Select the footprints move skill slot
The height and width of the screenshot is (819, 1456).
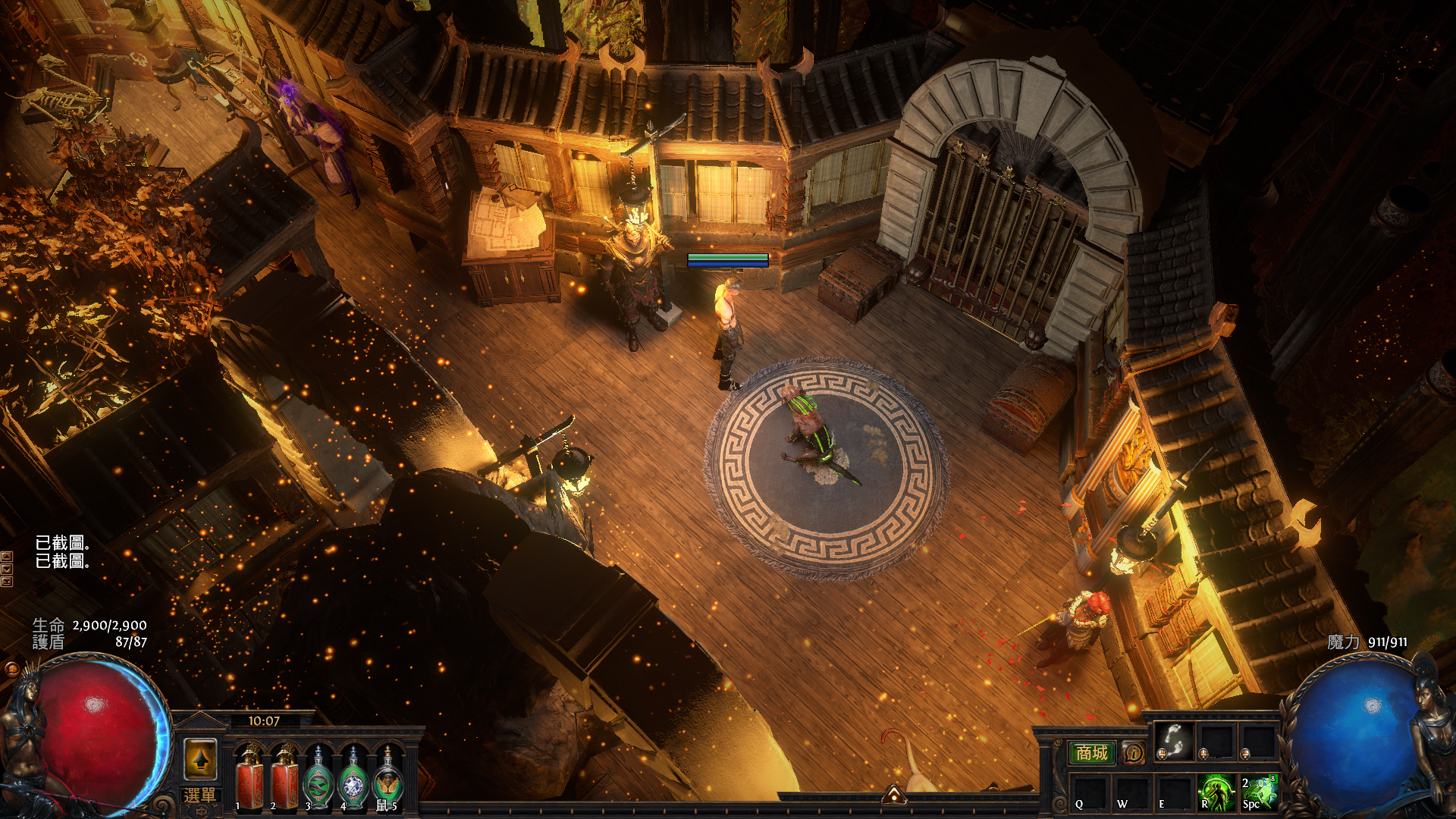(x=1174, y=740)
